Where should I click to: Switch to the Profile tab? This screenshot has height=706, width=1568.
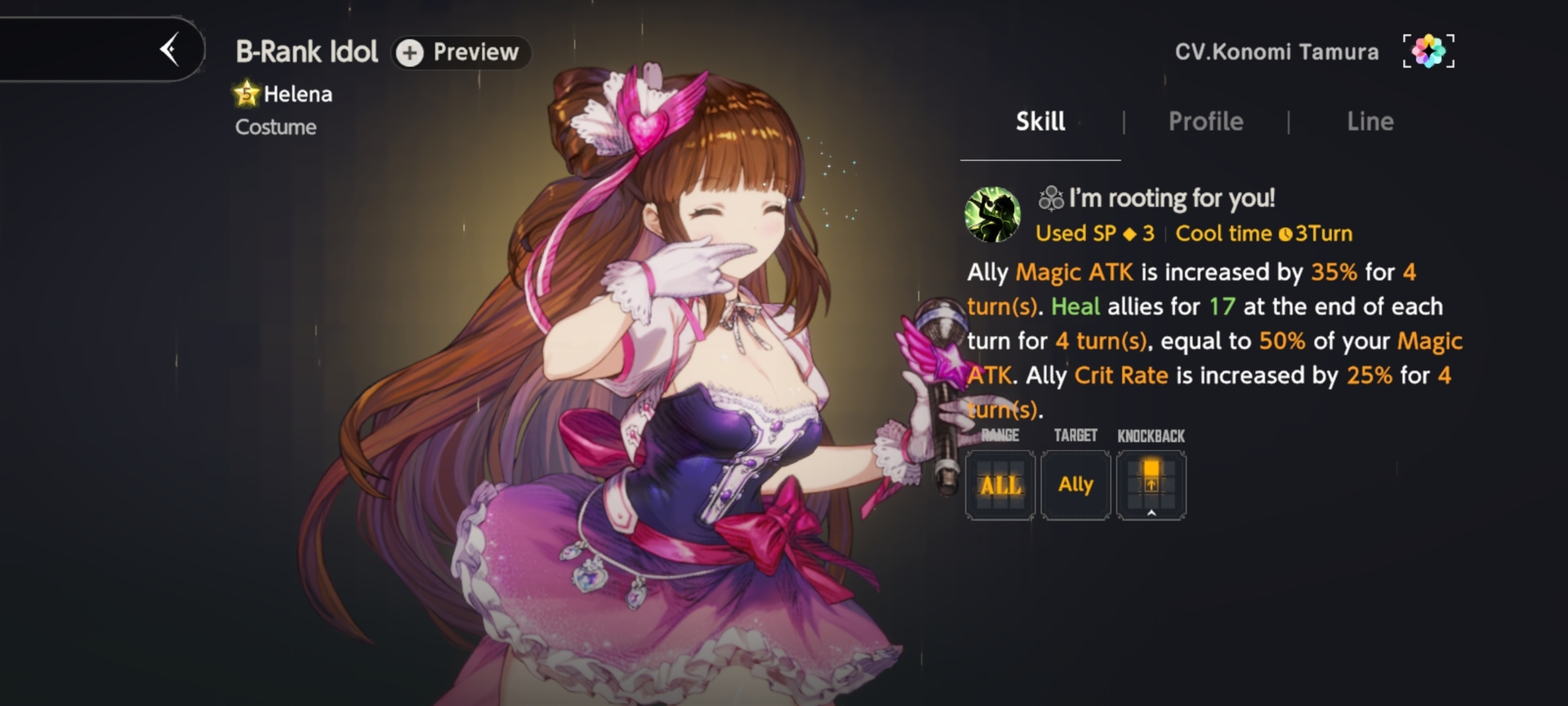pyautogui.click(x=1205, y=122)
